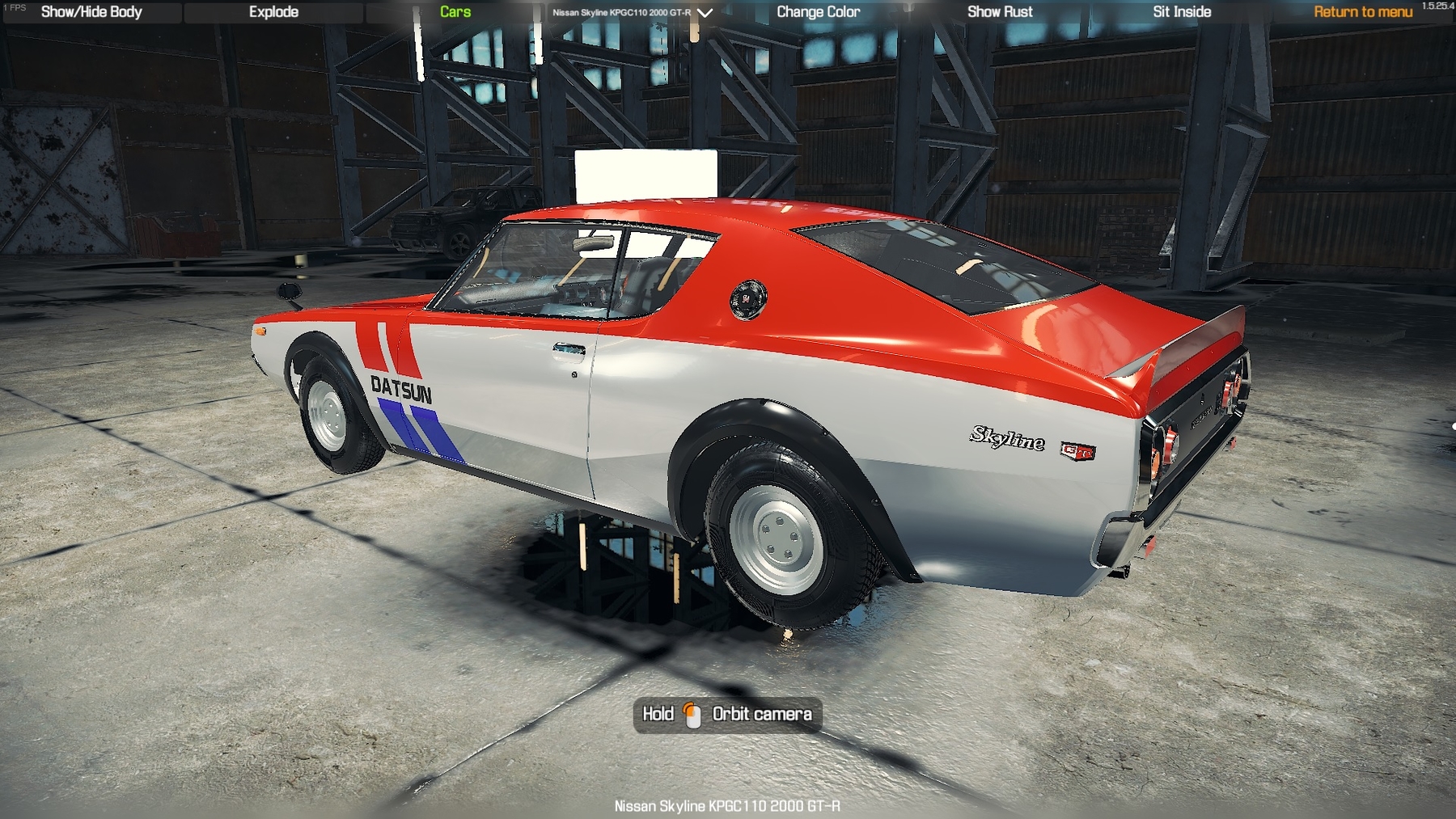This screenshot has width=1456, height=819.
Task: Select Sit Inside the vehicle
Action: (x=1182, y=12)
